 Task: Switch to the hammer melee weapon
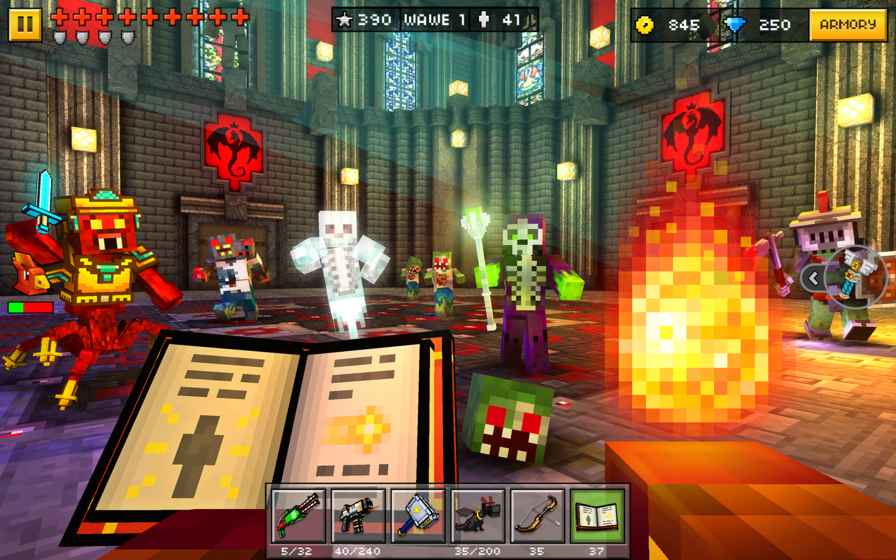tap(418, 515)
